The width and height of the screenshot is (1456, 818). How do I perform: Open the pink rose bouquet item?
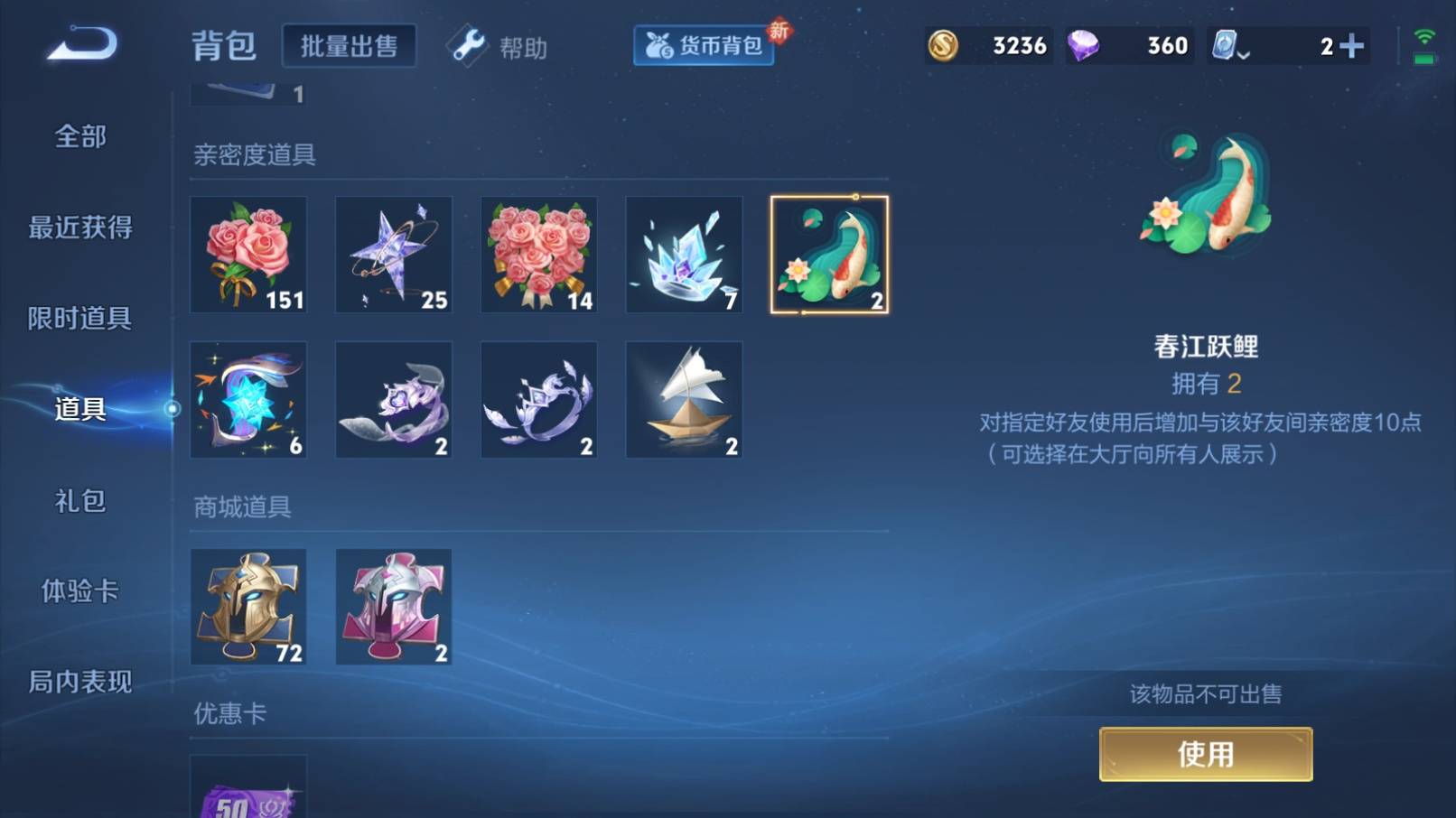coord(538,254)
